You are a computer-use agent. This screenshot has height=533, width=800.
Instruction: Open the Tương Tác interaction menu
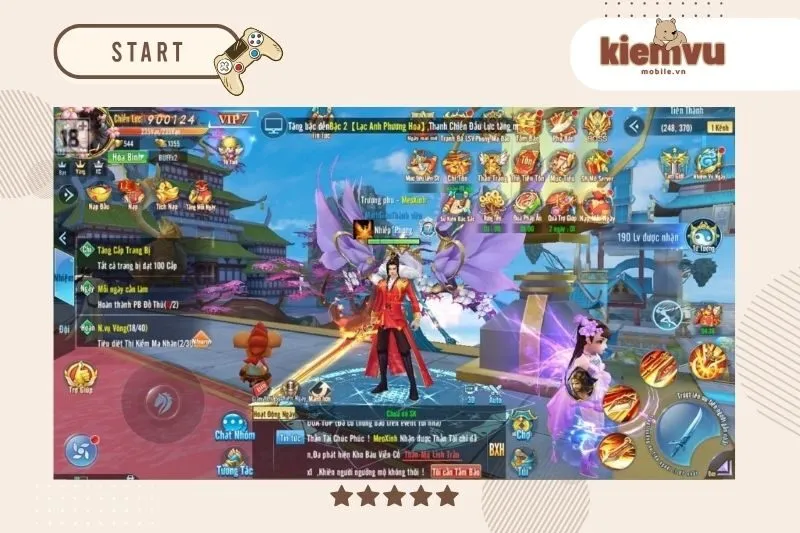(x=233, y=461)
